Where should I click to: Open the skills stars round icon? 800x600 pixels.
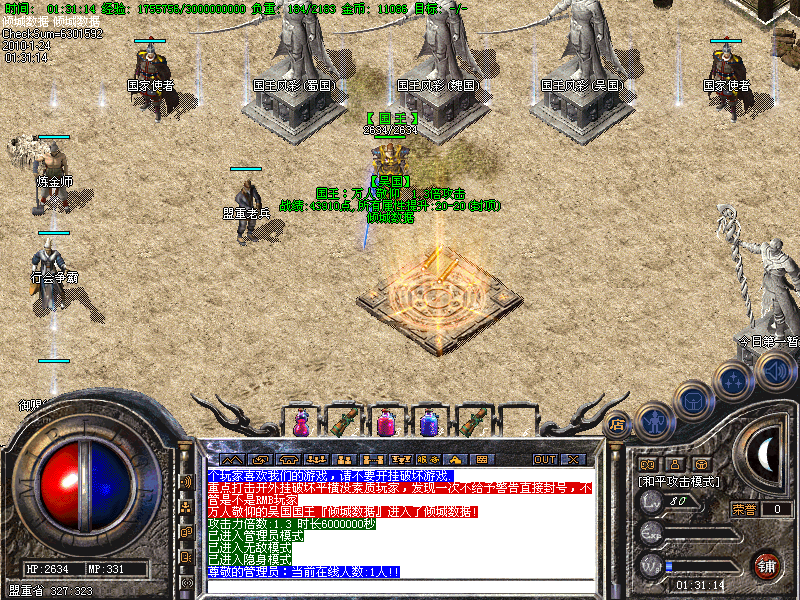pos(733,380)
